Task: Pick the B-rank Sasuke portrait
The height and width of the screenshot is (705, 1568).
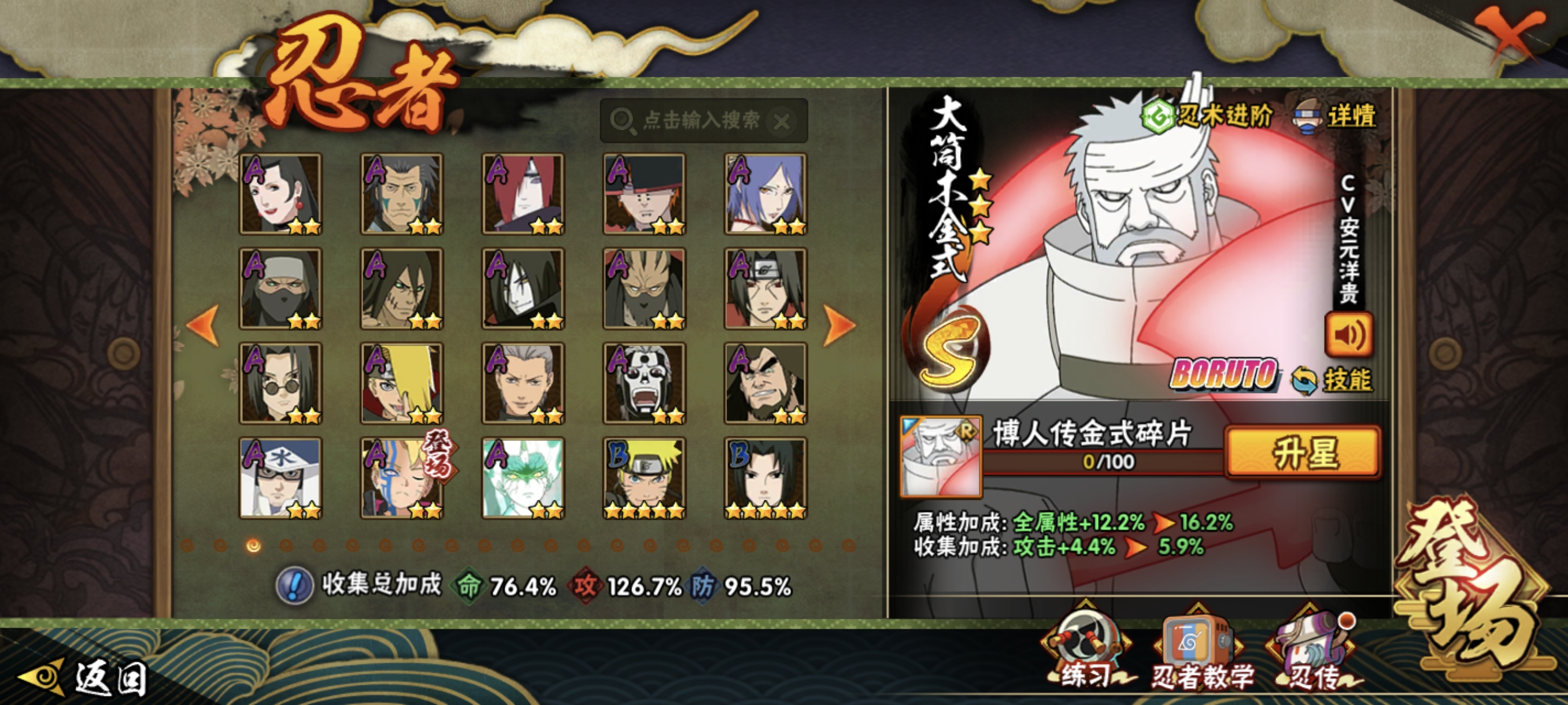Action: pyautogui.click(x=765, y=477)
